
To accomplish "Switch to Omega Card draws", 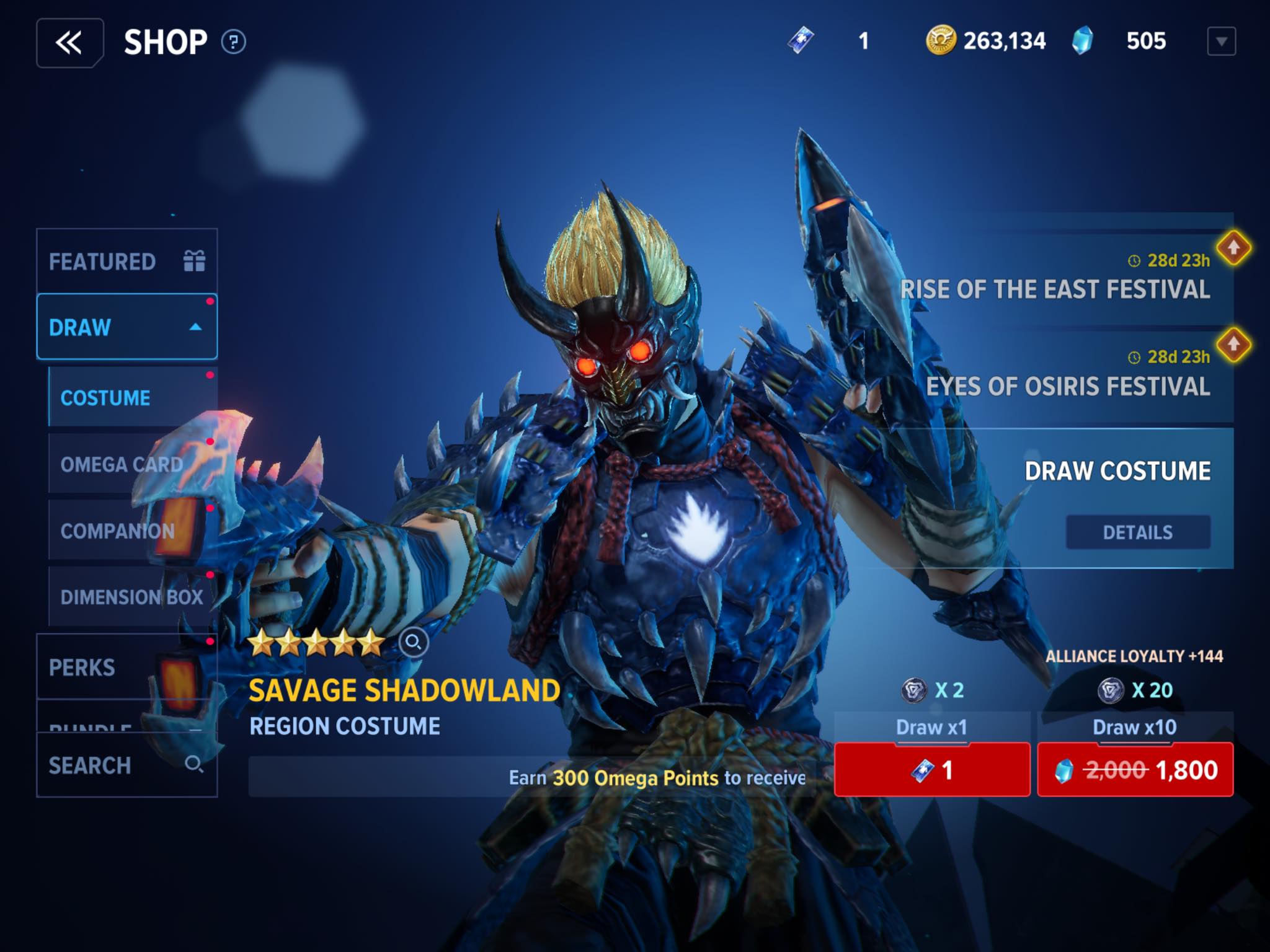I will (x=132, y=464).
